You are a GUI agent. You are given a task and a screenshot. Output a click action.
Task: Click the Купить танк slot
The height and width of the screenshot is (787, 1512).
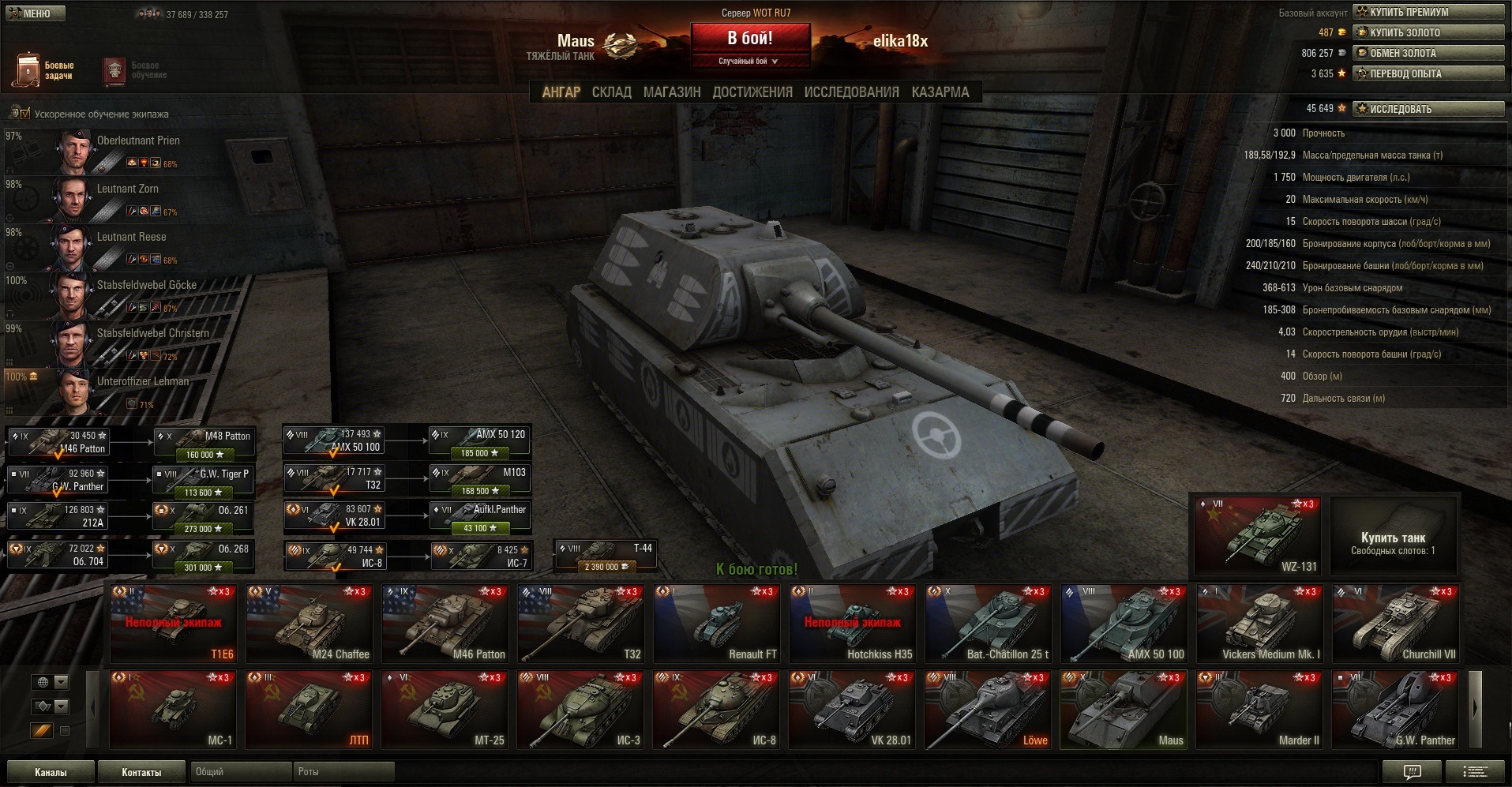pyautogui.click(x=1393, y=537)
